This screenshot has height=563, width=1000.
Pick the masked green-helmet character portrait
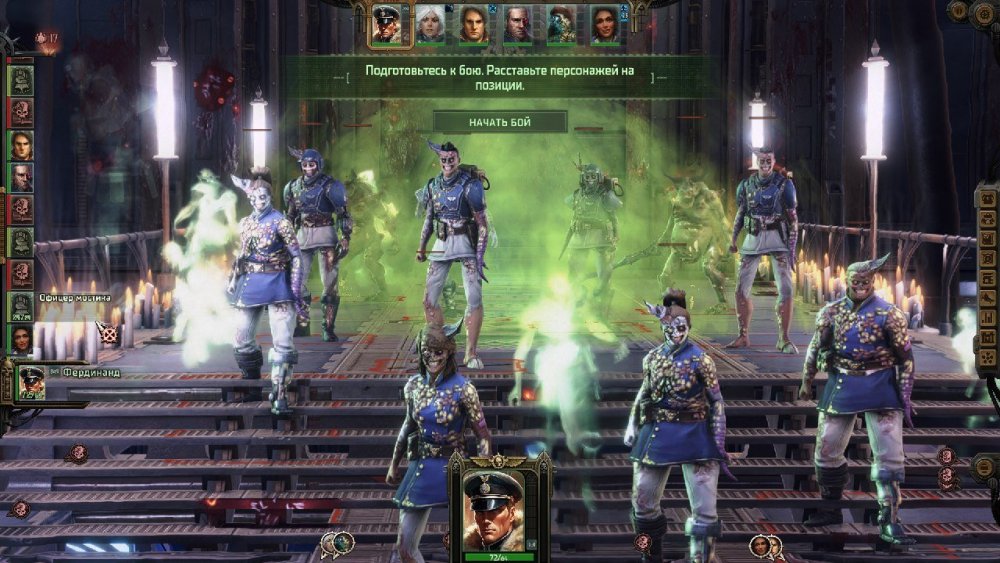coord(561,24)
